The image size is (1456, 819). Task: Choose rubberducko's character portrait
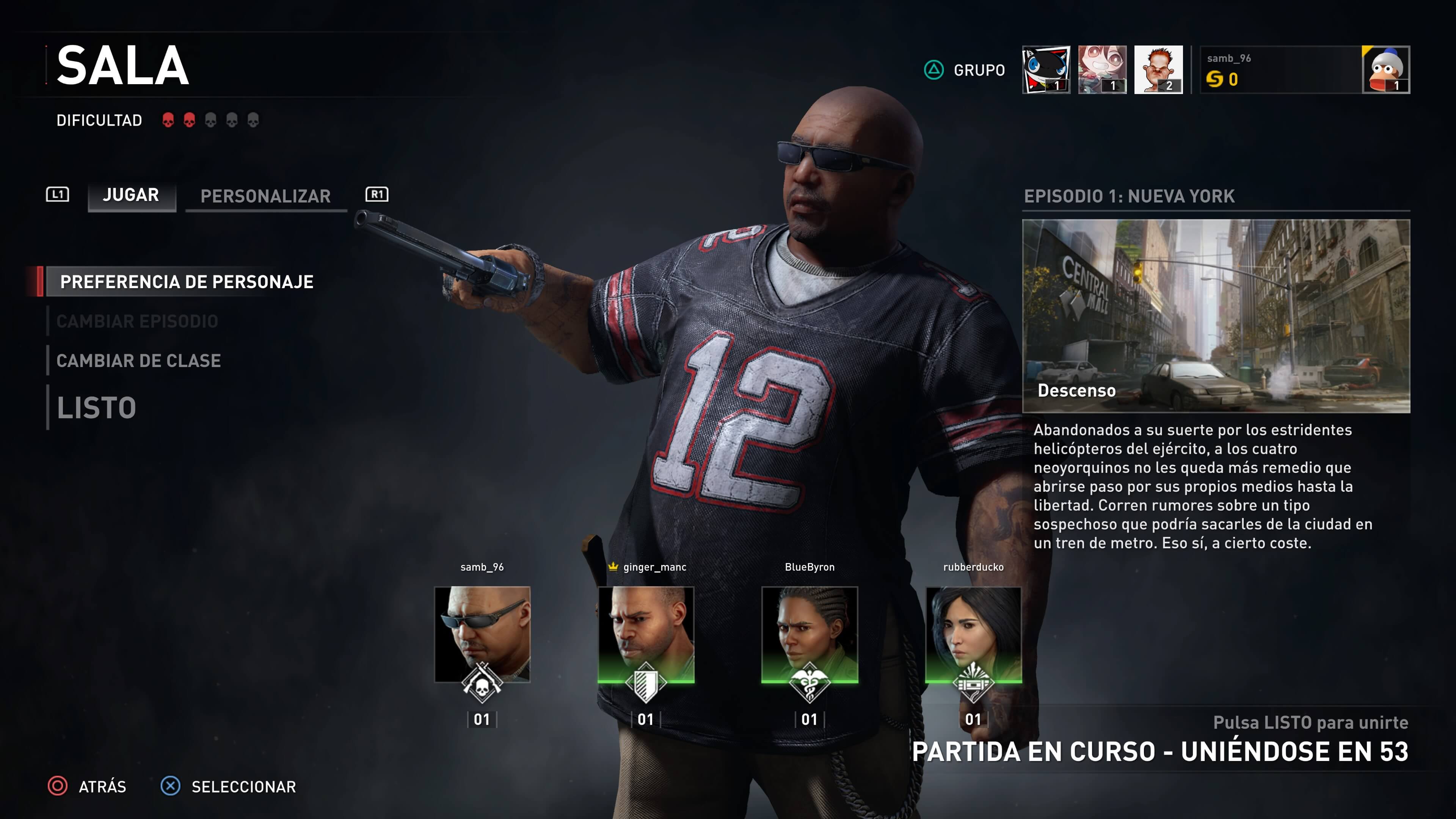coord(973,634)
